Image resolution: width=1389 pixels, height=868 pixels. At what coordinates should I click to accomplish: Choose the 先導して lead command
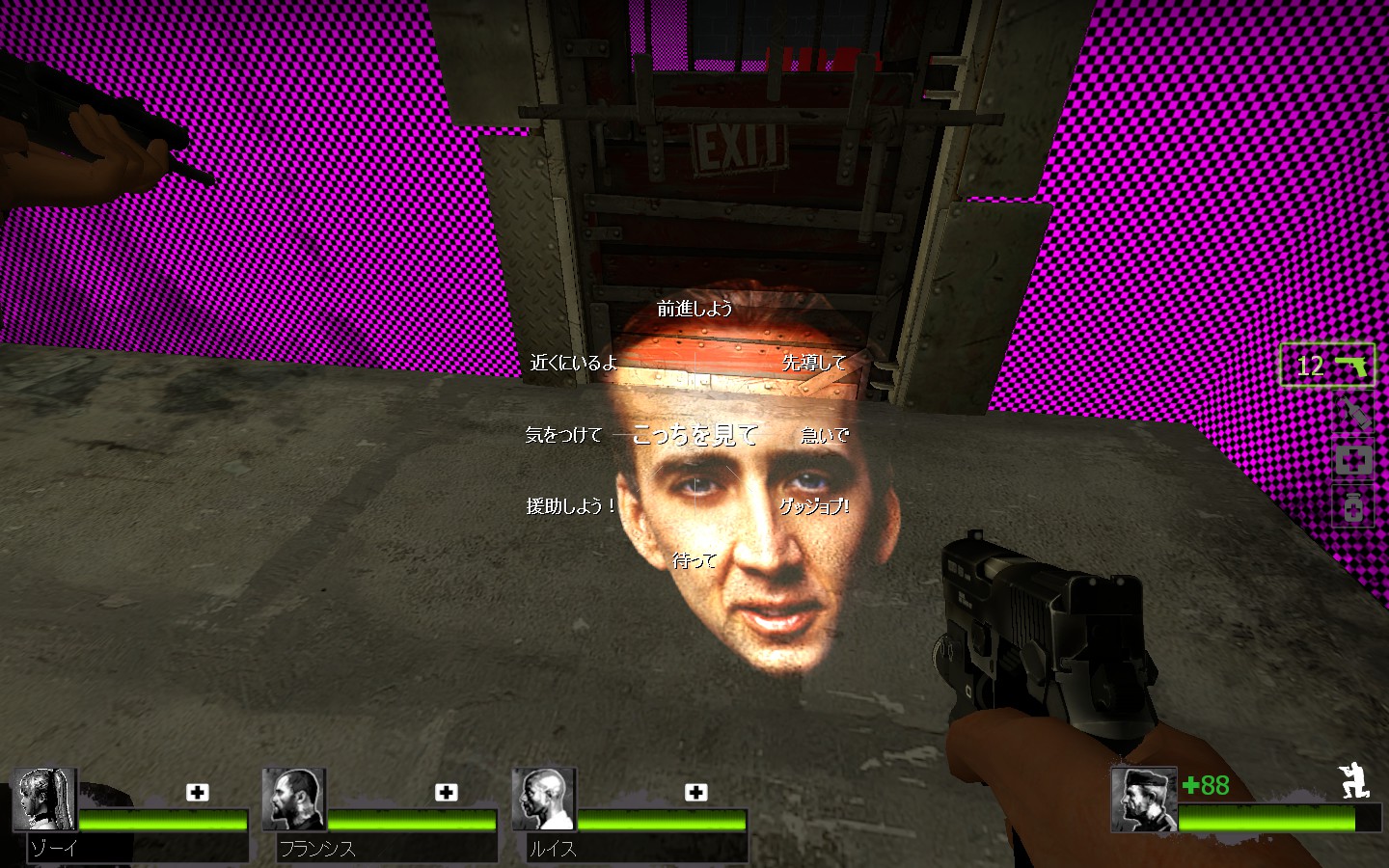(815, 364)
